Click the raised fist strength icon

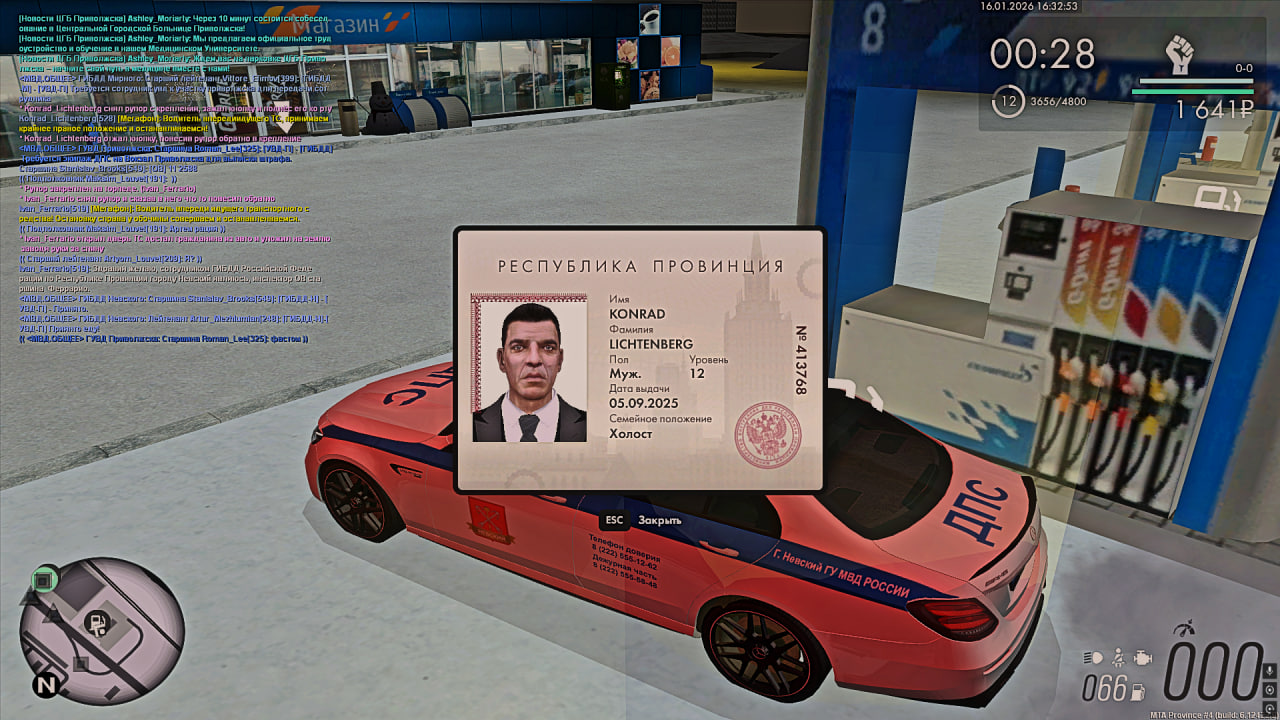(1180, 53)
